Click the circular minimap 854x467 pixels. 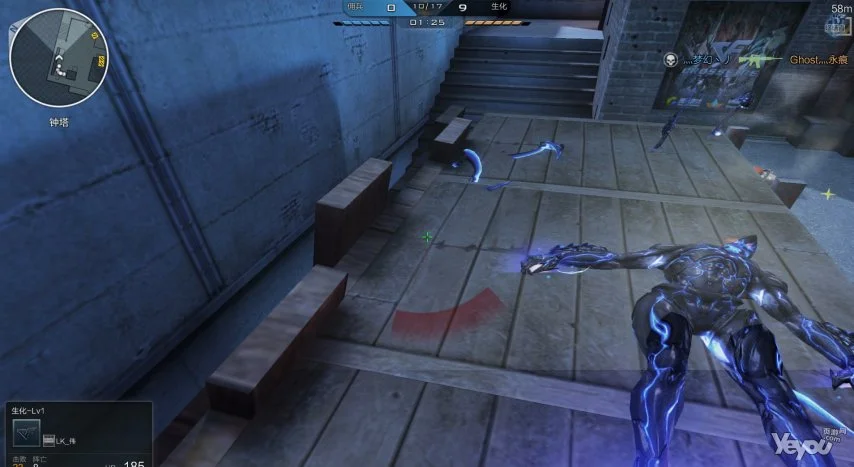[58, 58]
